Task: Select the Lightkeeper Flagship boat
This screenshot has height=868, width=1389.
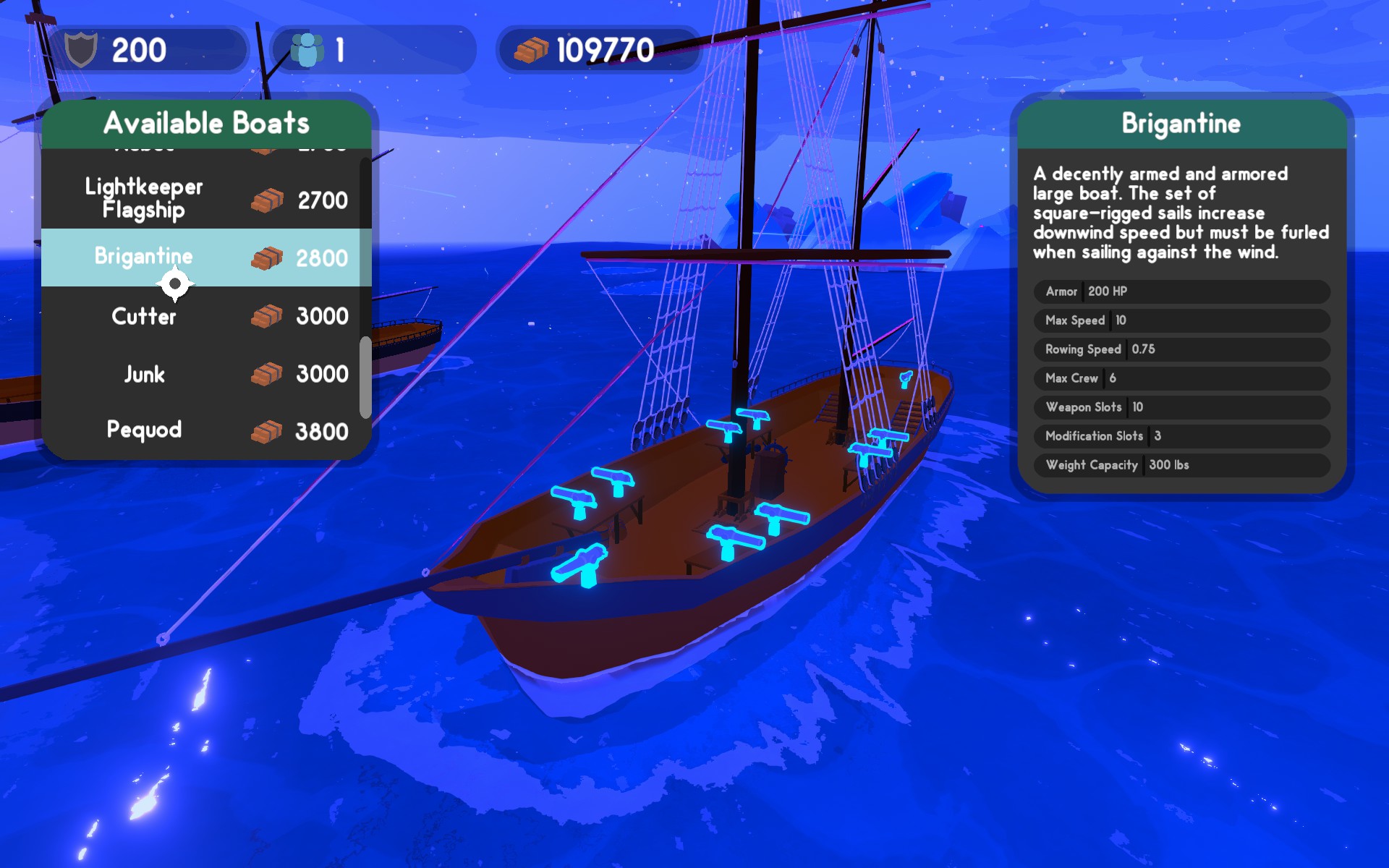Action: 205,199
